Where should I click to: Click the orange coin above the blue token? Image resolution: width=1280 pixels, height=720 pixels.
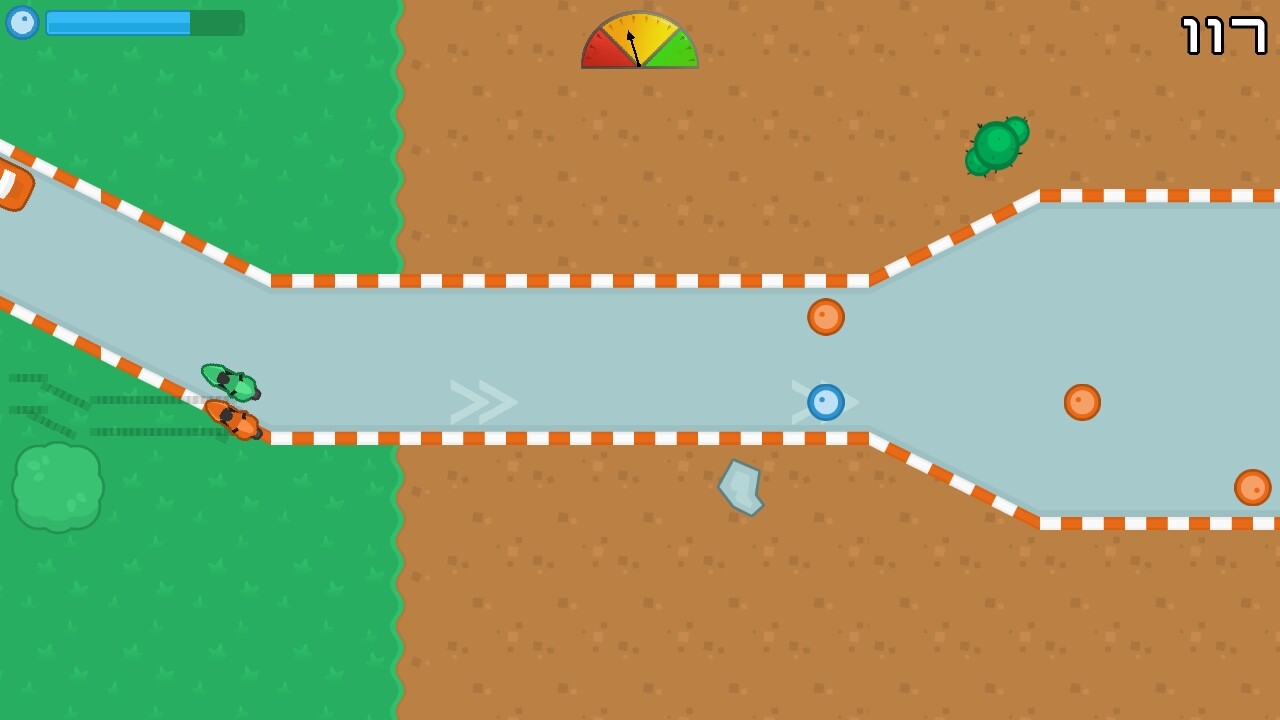(824, 317)
